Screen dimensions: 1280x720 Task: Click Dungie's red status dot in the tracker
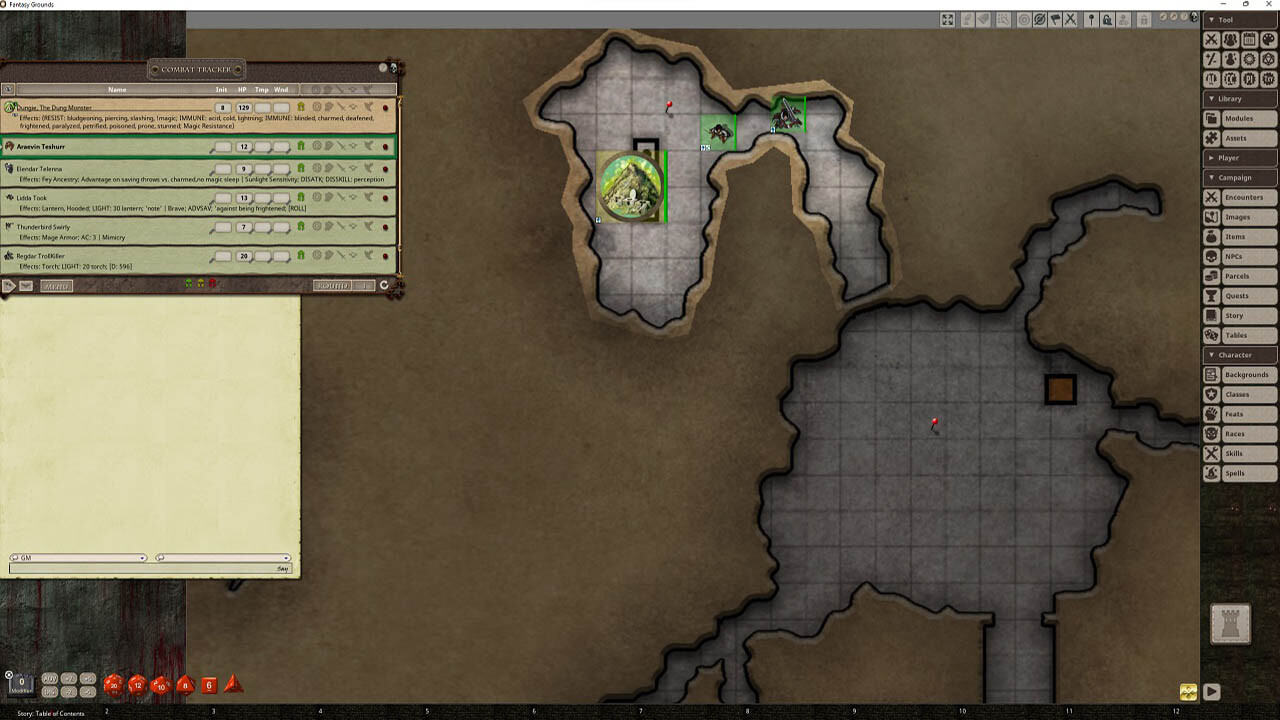pos(386,108)
